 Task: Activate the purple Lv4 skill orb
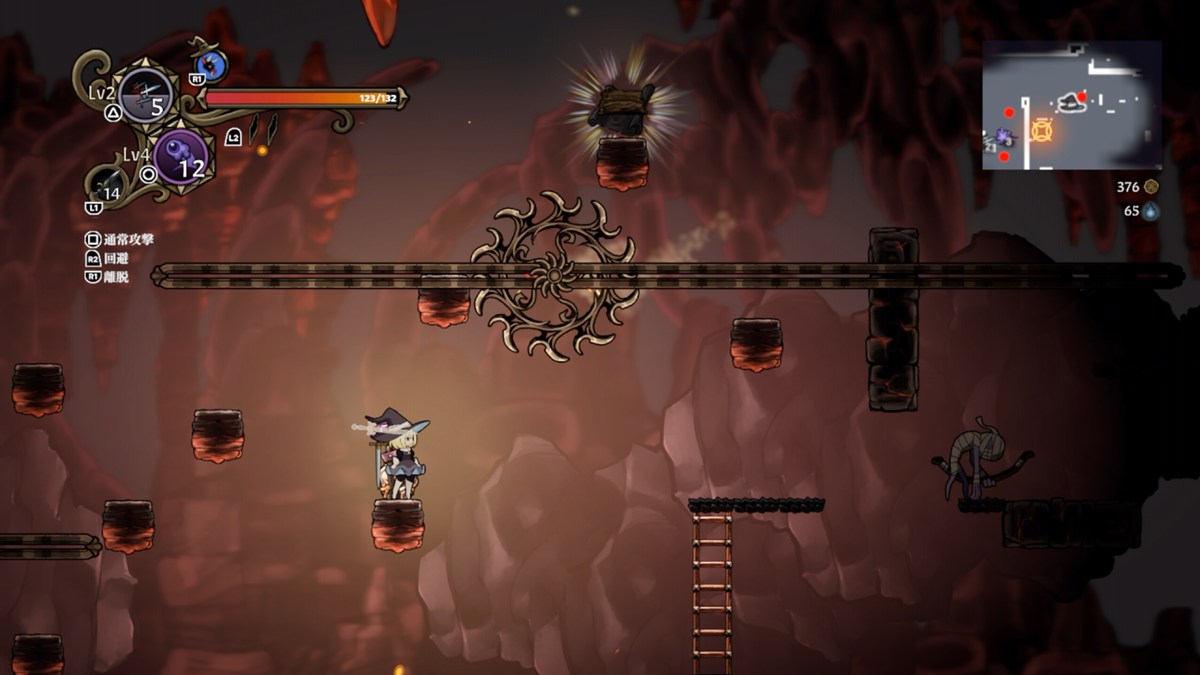pyautogui.click(x=181, y=157)
